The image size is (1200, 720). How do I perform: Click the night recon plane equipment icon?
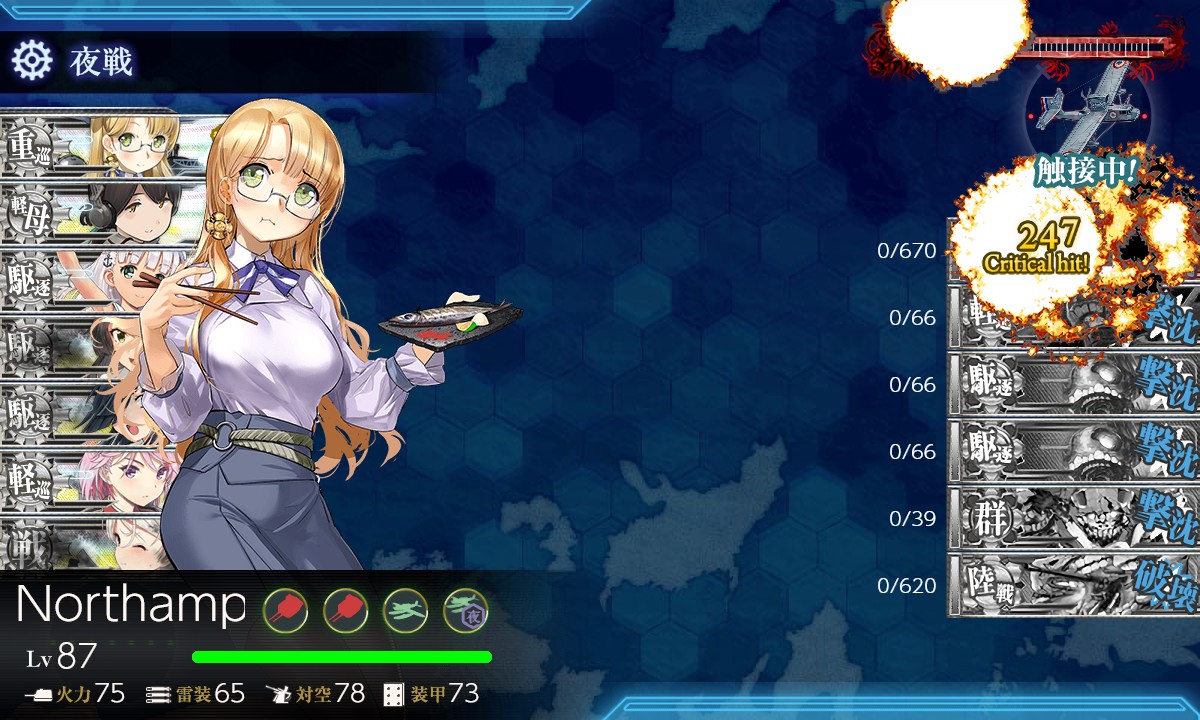pyautogui.click(x=465, y=609)
